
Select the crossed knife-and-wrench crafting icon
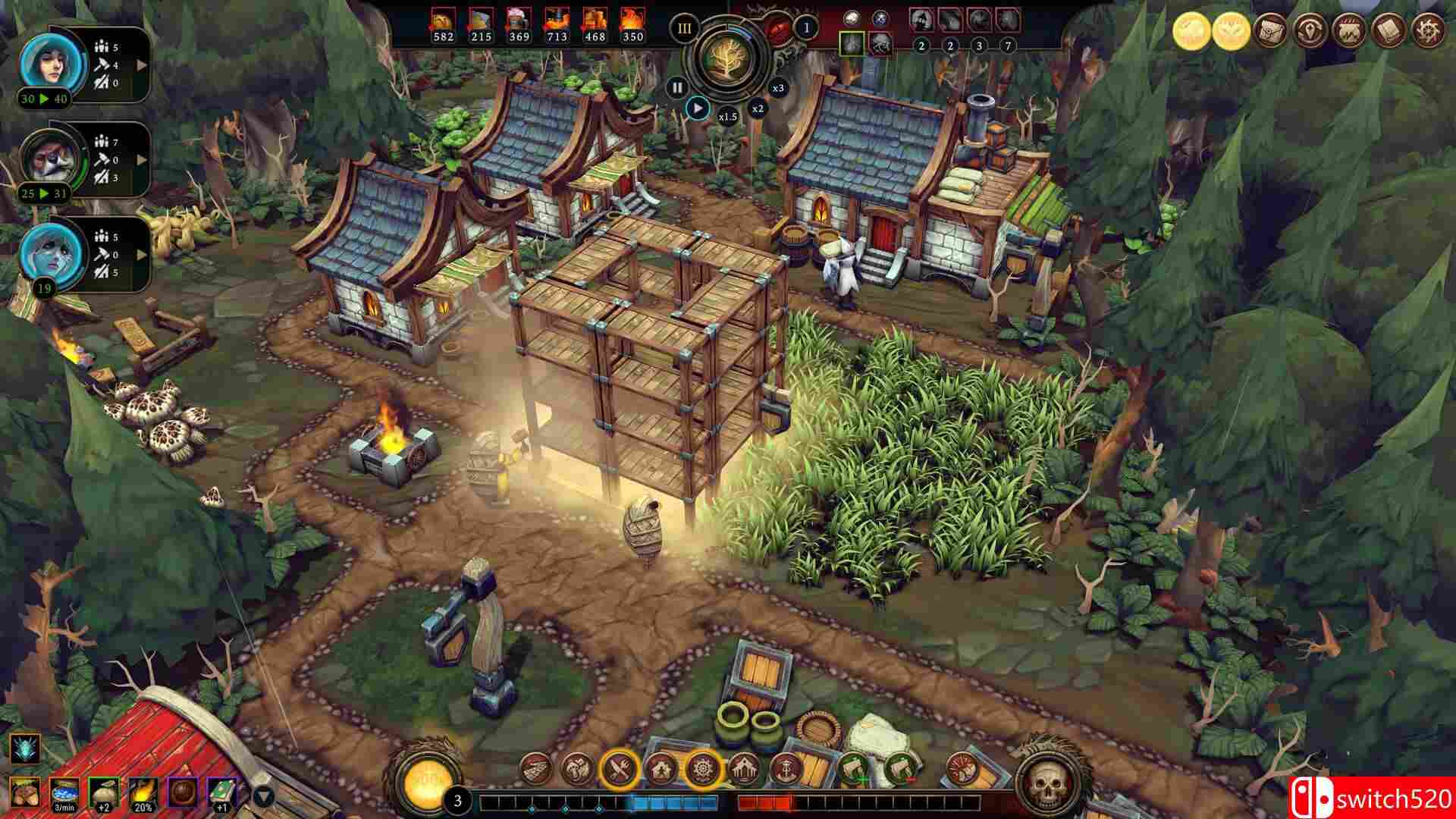click(620, 768)
